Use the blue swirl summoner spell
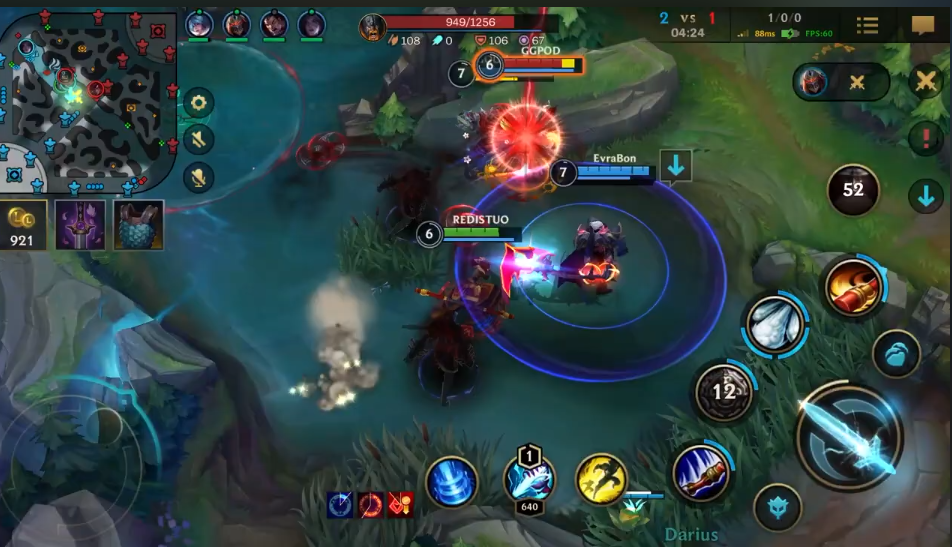 click(450, 482)
